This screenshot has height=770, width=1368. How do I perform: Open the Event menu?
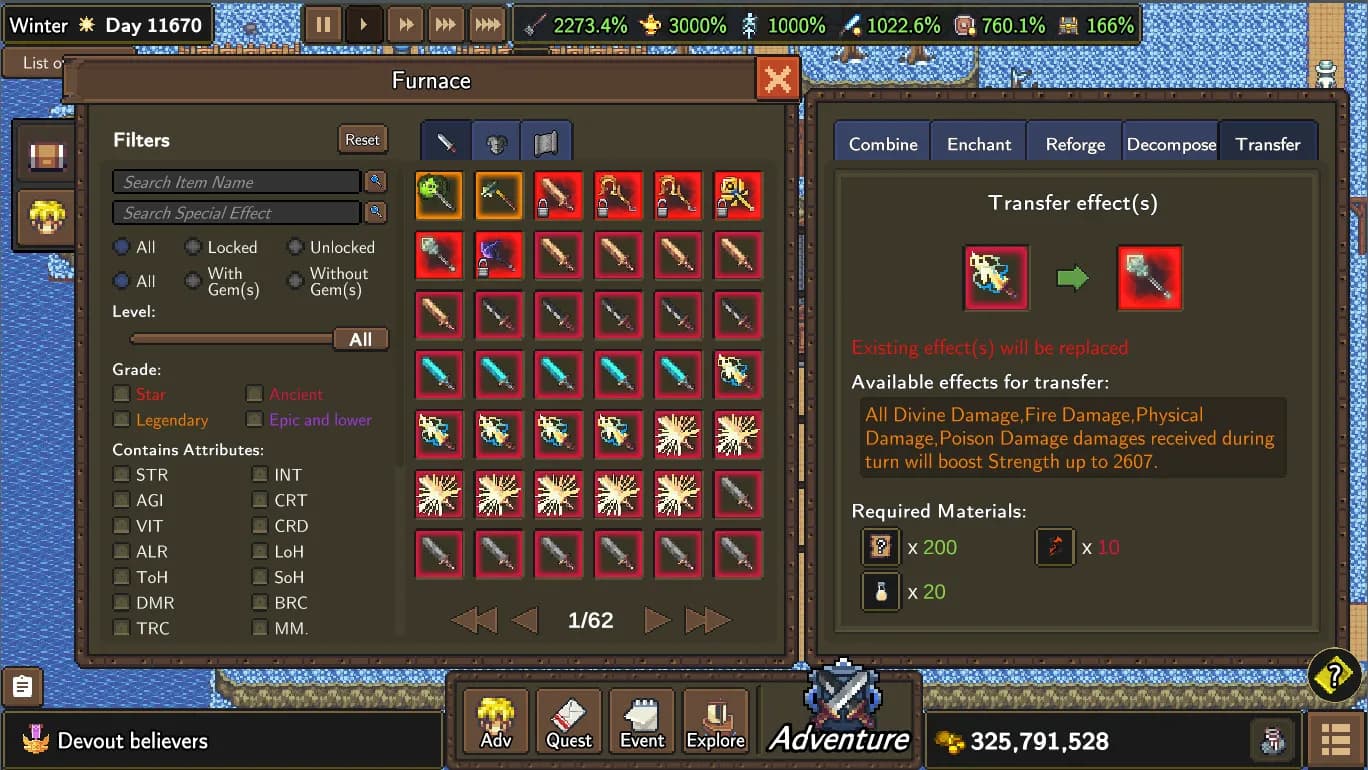(642, 720)
